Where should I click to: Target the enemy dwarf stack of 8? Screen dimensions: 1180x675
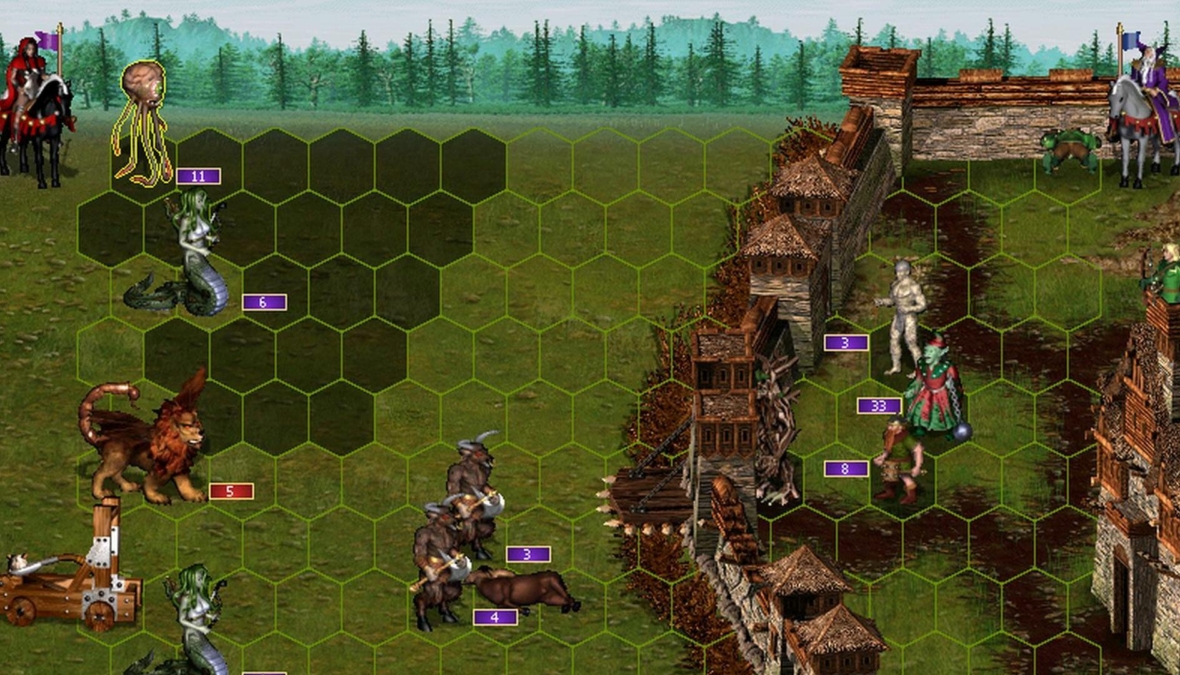pos(898,460)
